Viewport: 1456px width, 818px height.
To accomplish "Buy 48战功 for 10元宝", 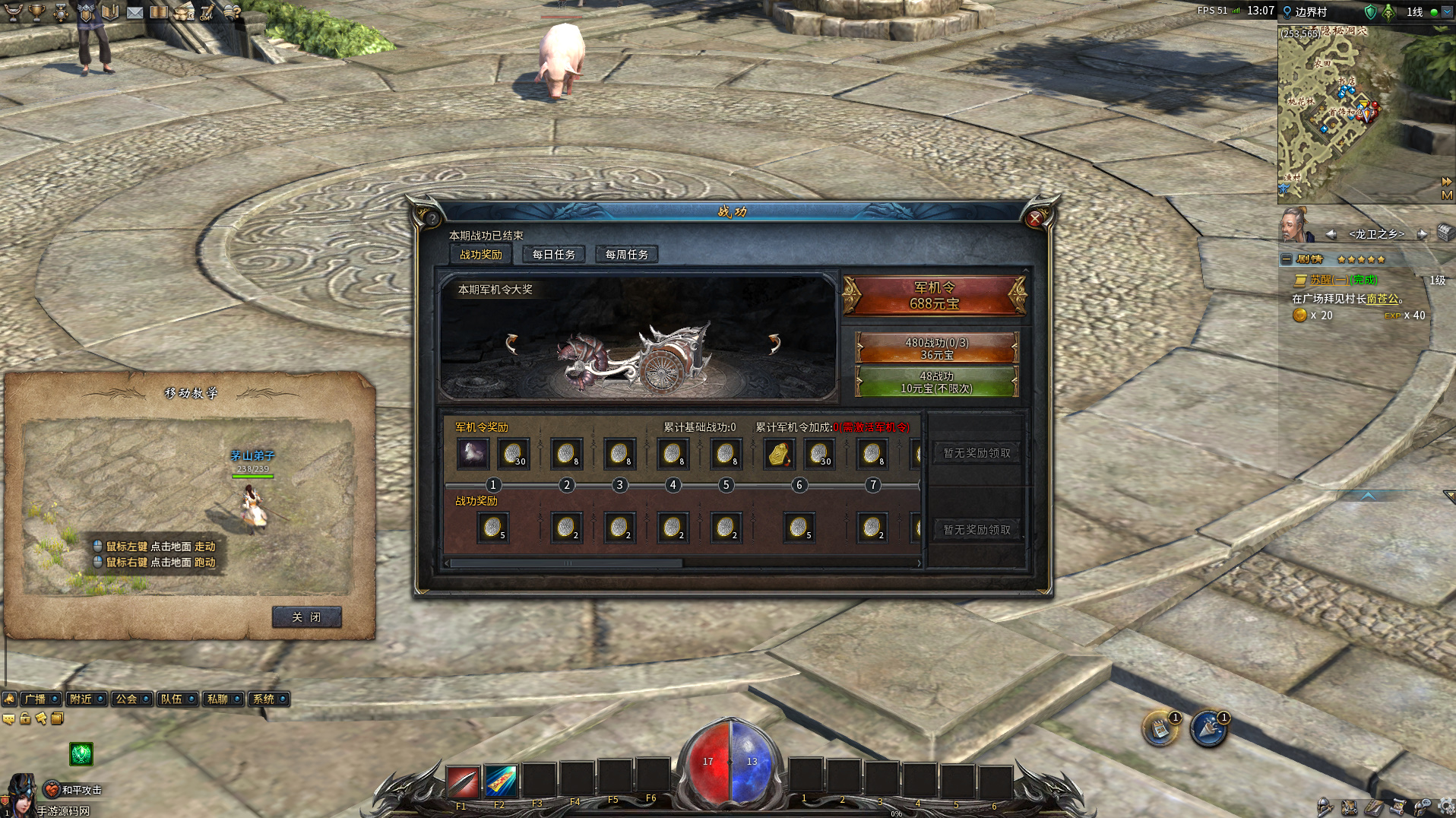I will pyautogui.click(x=936, y=382).
